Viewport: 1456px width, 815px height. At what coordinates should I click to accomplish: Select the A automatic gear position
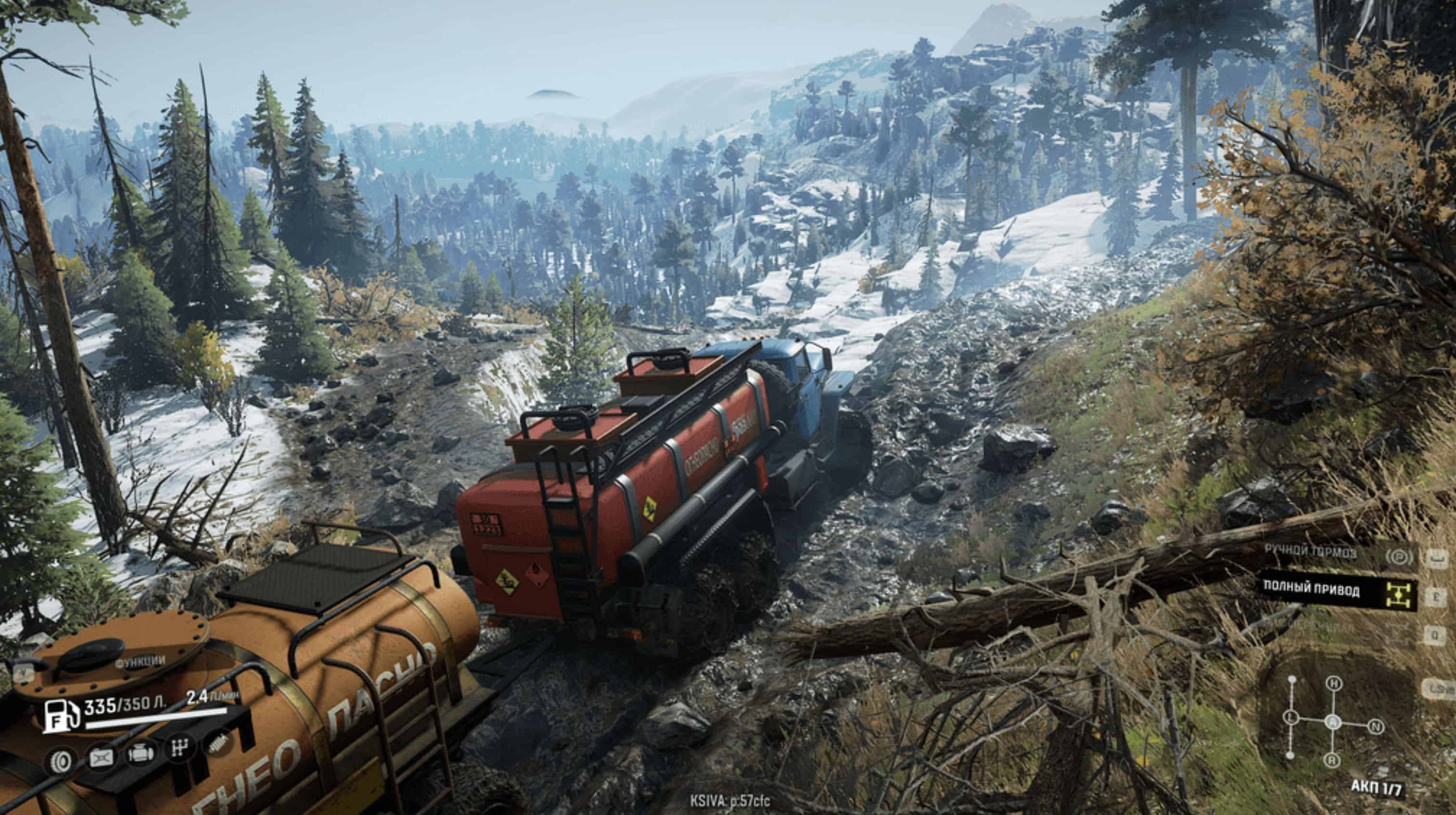click(1333, 722)
